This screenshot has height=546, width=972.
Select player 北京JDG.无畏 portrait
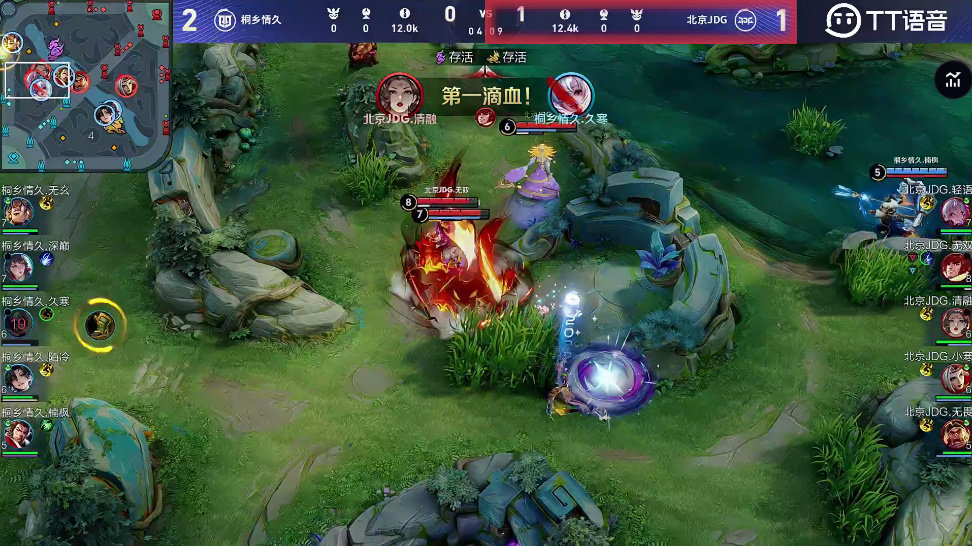click(x=954, y=433)
